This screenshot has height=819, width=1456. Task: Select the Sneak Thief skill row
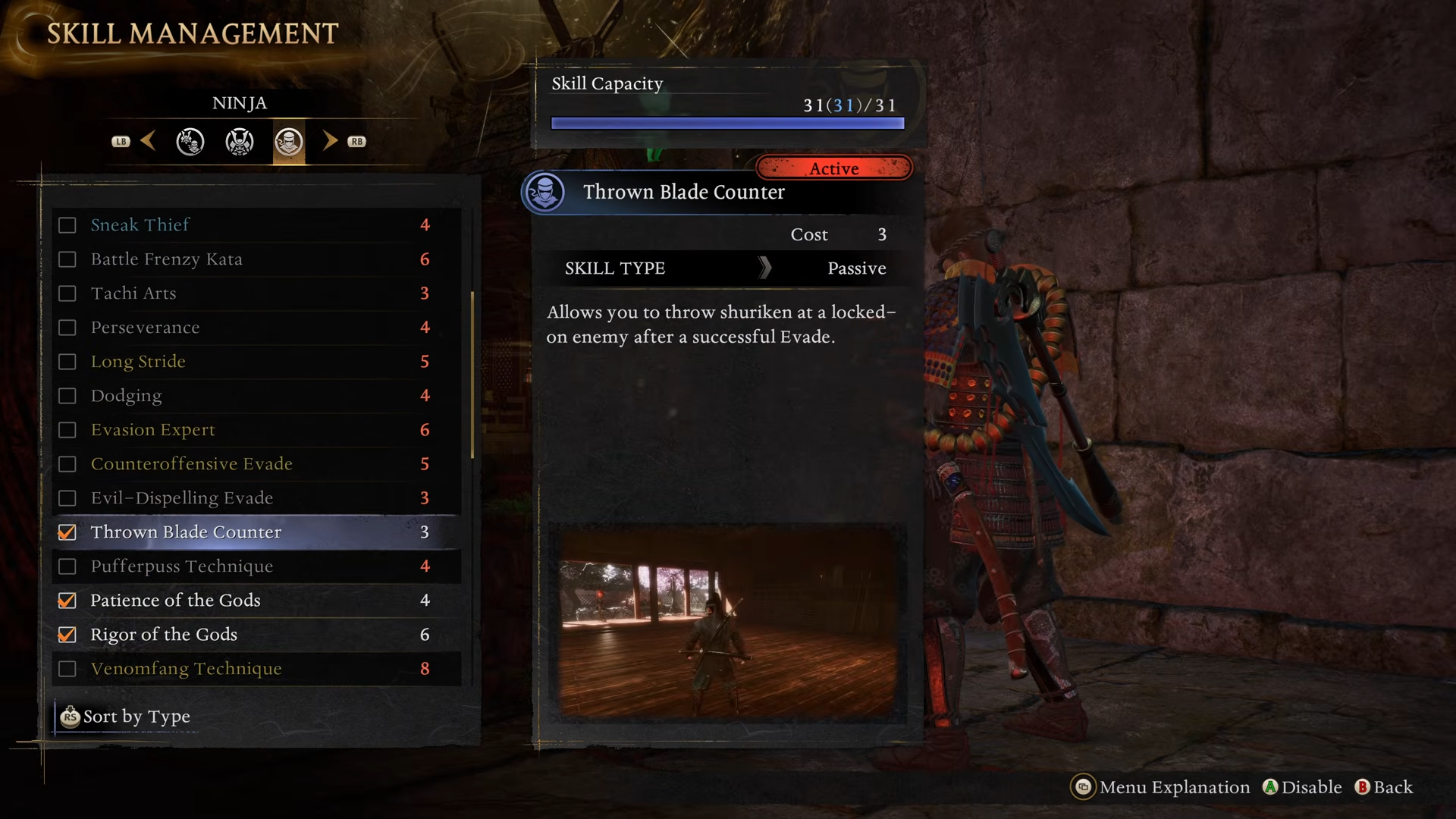pyautogui.click(x=140, y=225)
